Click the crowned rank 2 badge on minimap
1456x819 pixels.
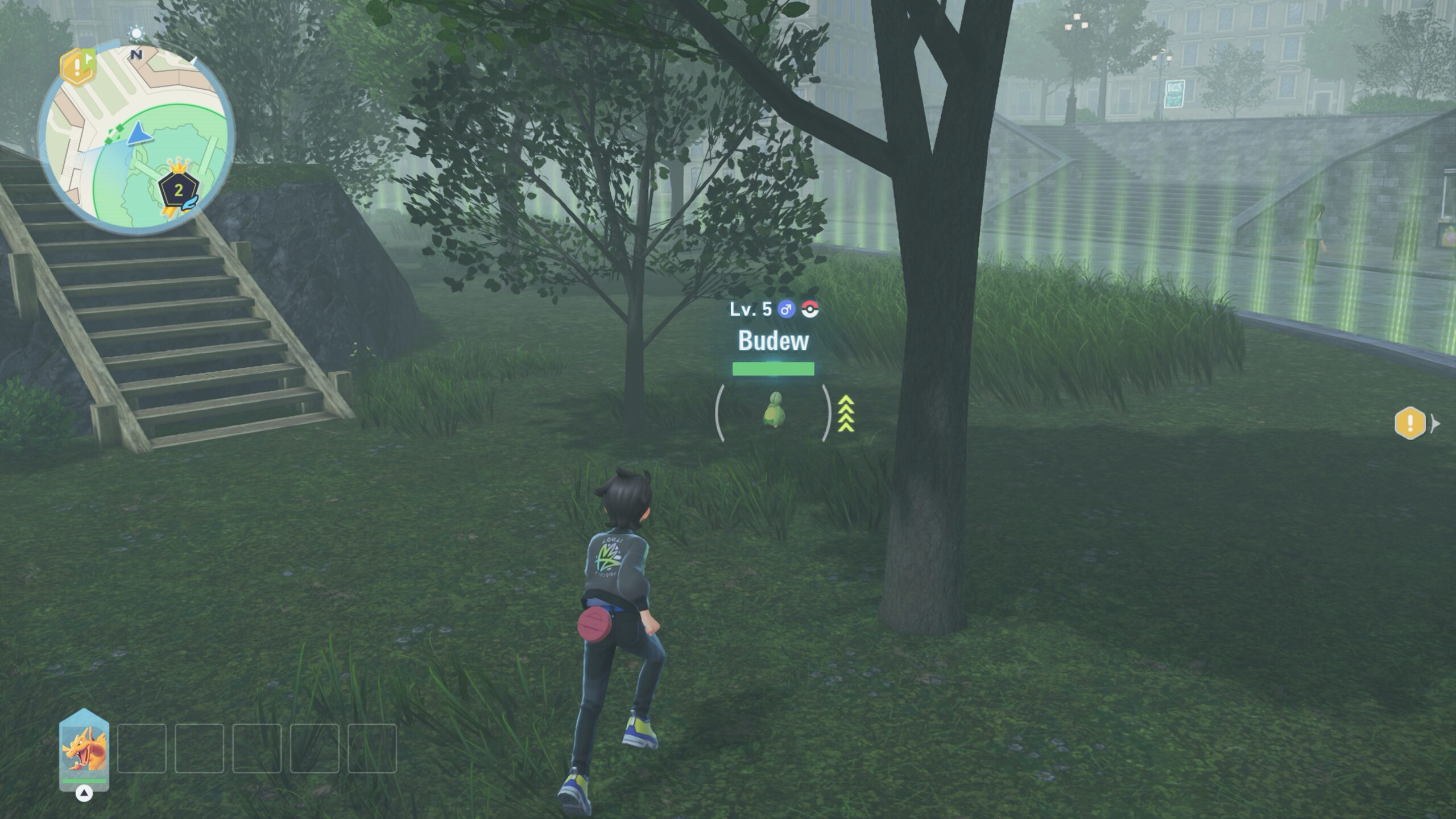(179, 190)
